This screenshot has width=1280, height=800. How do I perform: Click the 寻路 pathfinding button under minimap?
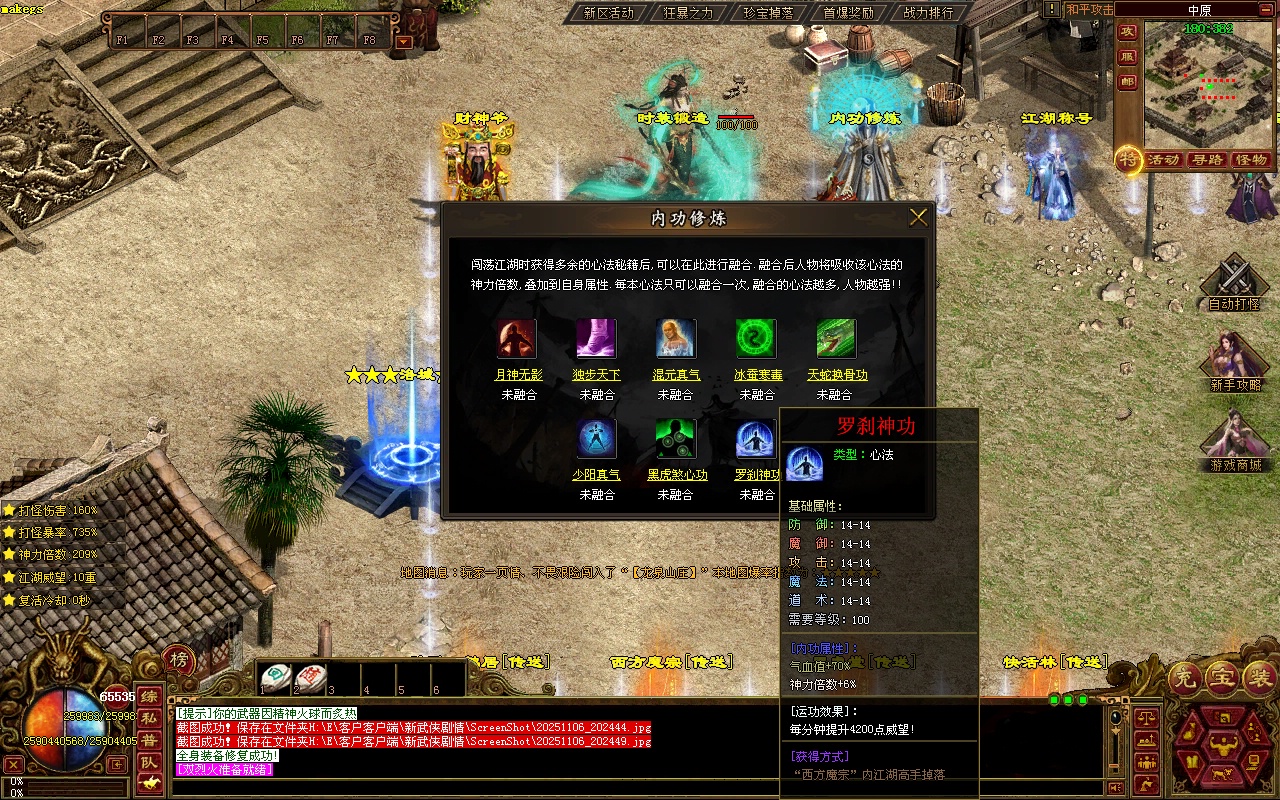(1207, 160)
